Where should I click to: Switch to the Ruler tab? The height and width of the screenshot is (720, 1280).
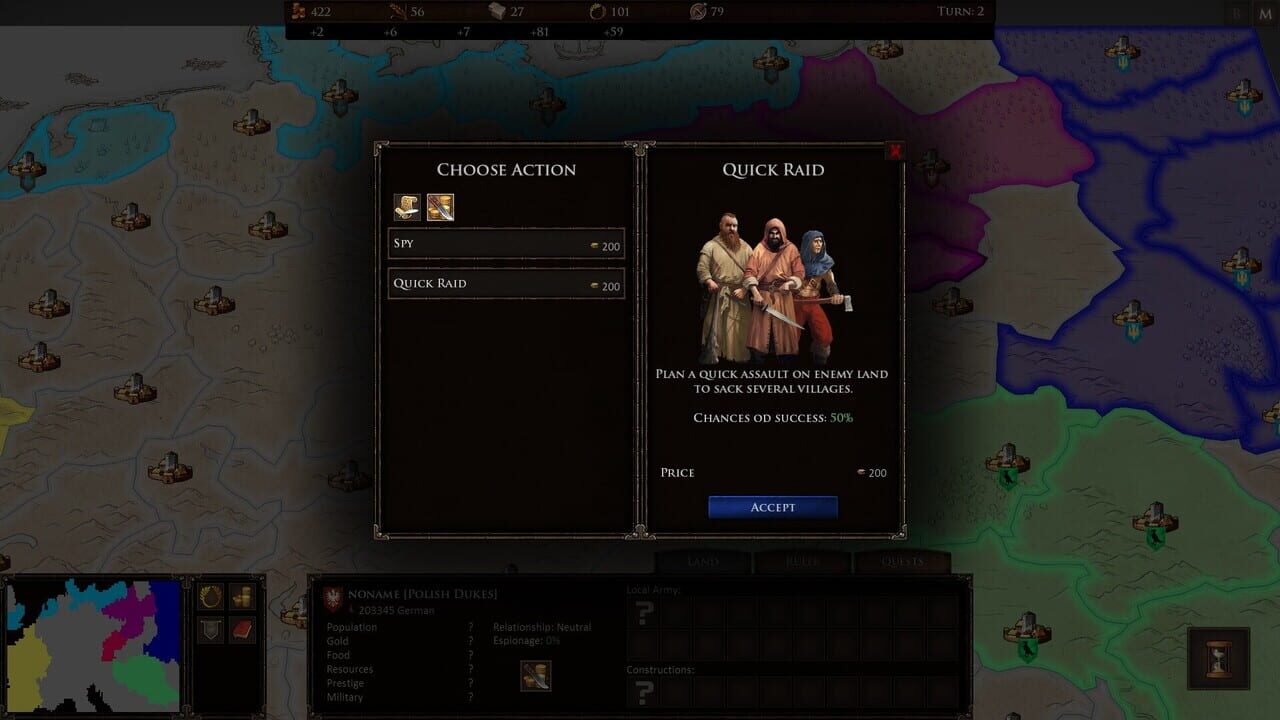[803, 562]
